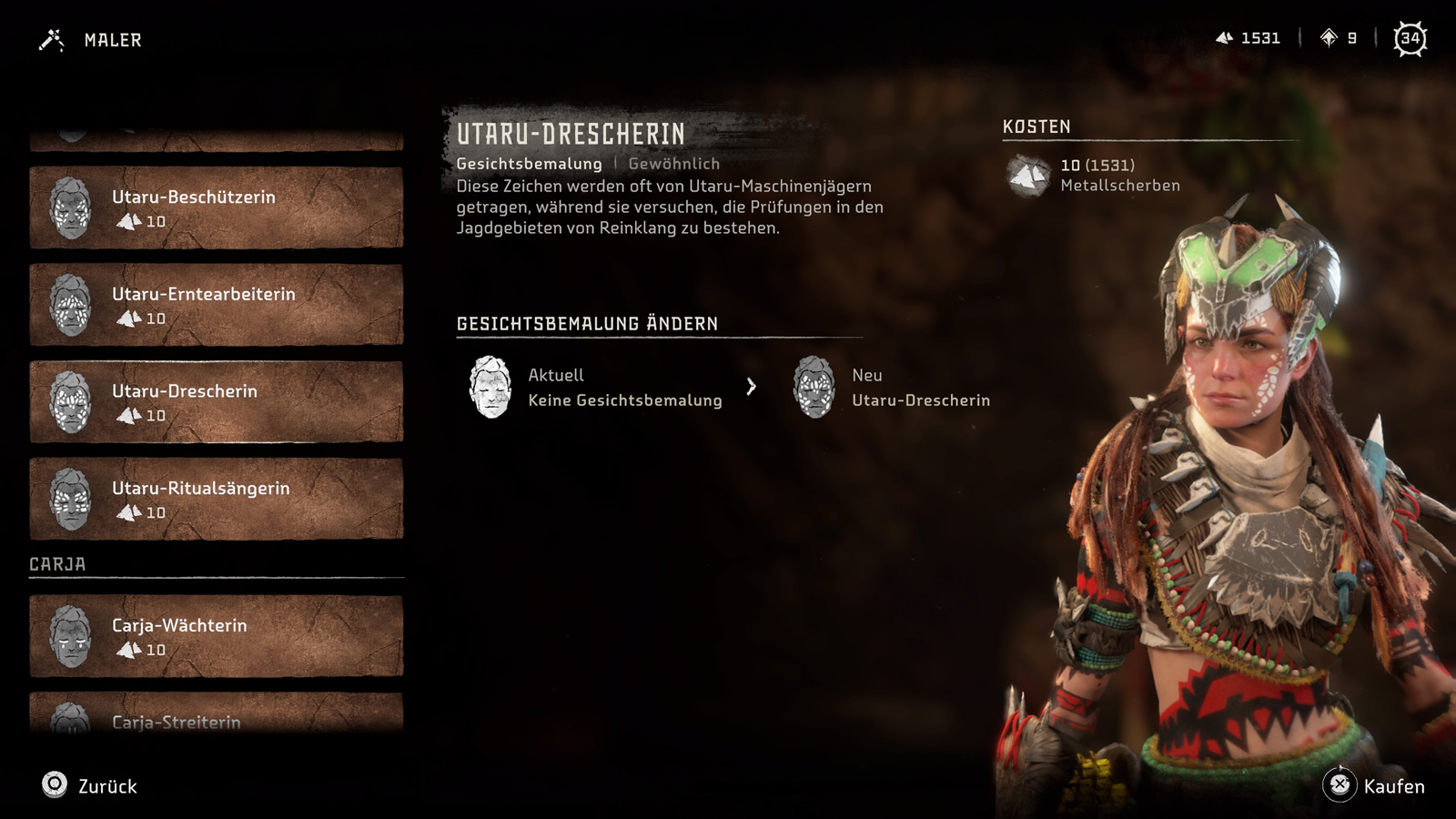The image size is (1456, 819).
Task: Select the partially visible Carja-Streiterin entry
Action: point(216,715)
